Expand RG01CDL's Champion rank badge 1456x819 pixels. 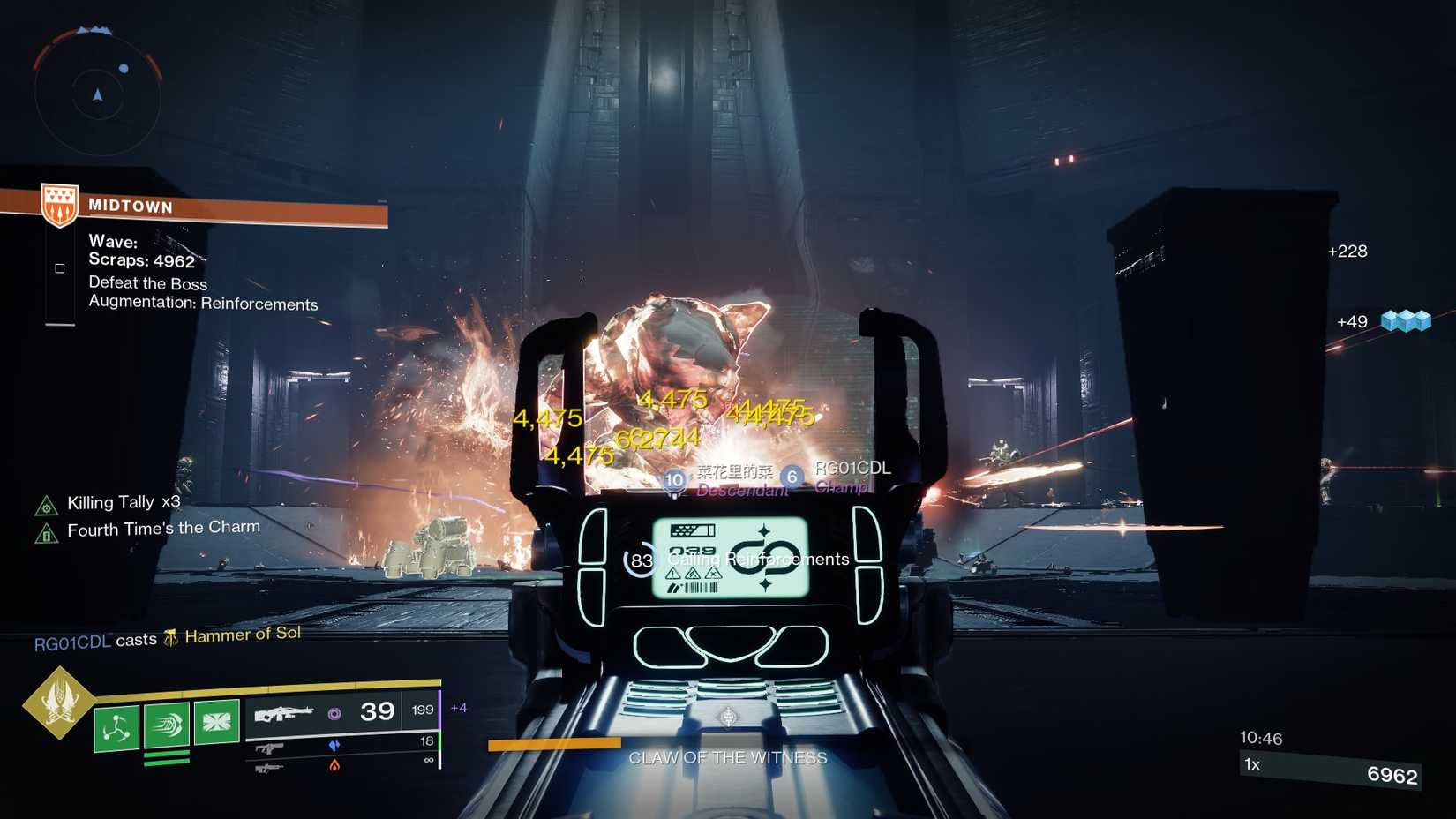792,477
